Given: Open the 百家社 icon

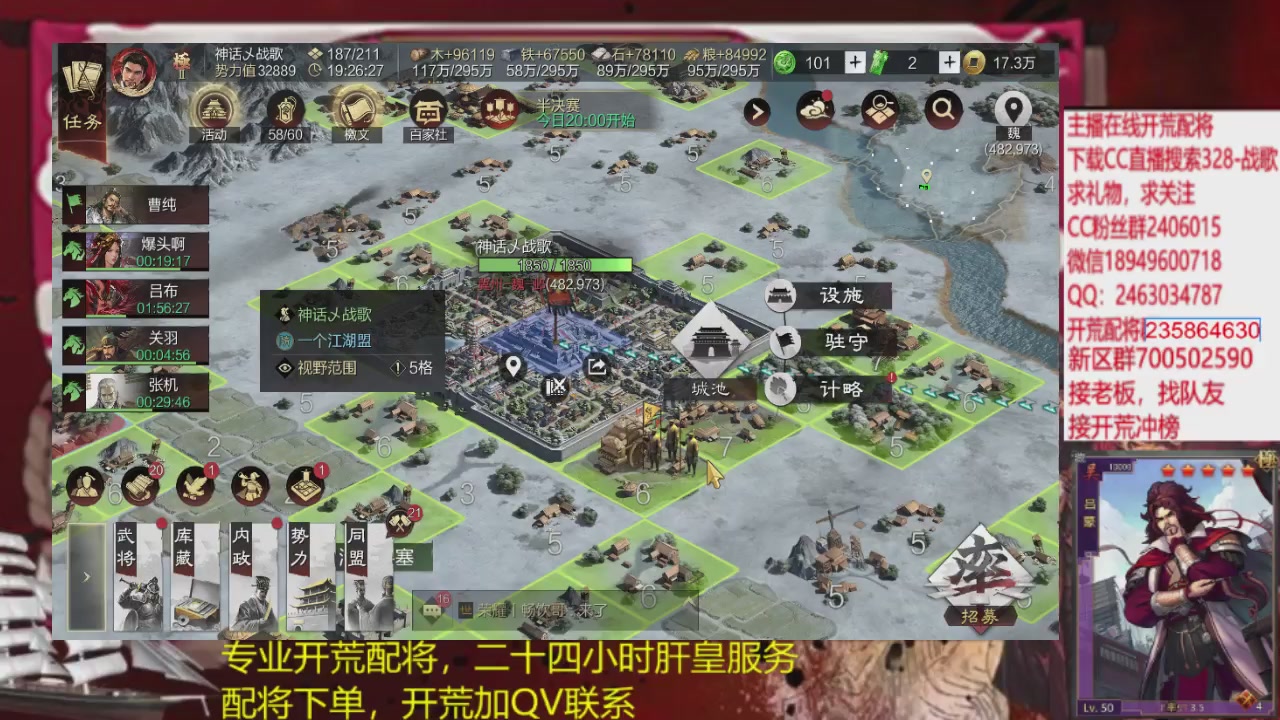Looking at the screenshot, I should click(427, 110).
